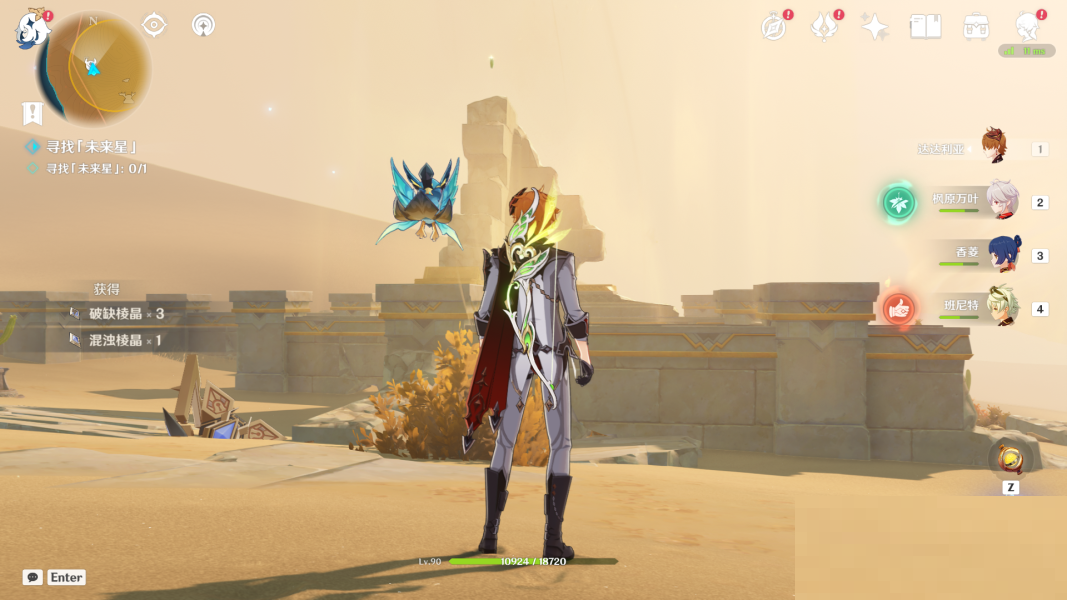The height and width of the screenshot is (600, 1067).
Task: Open the adventurer handbook compass icon
Action: coord(774,27)
